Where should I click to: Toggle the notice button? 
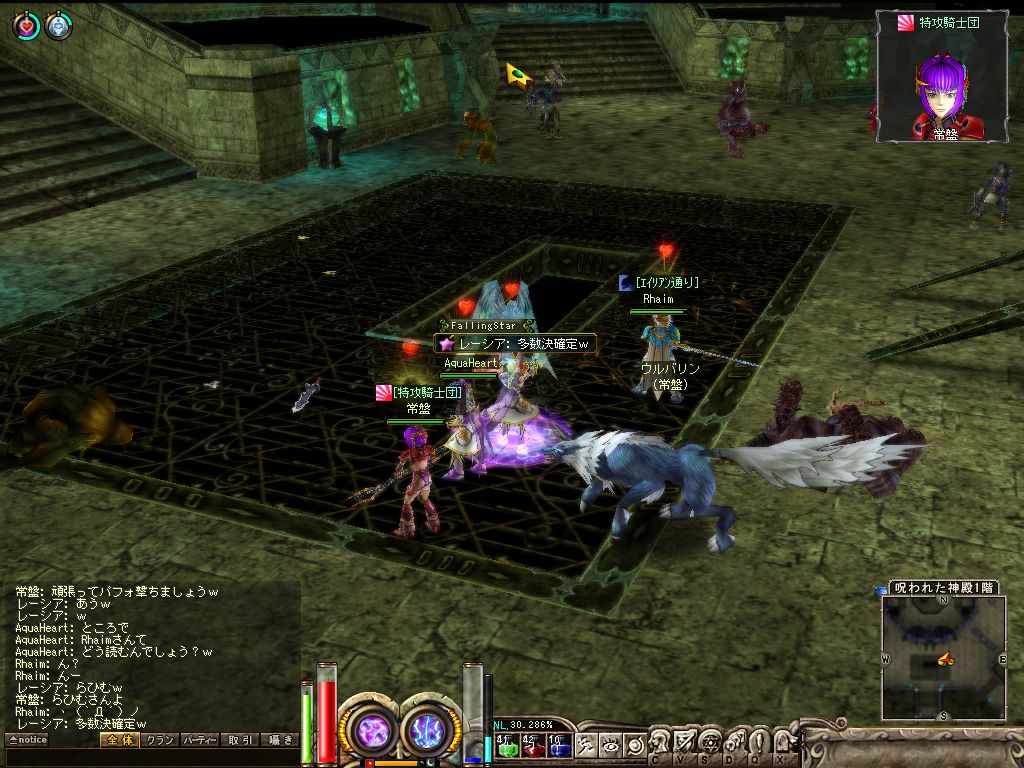tap(27, 740)
